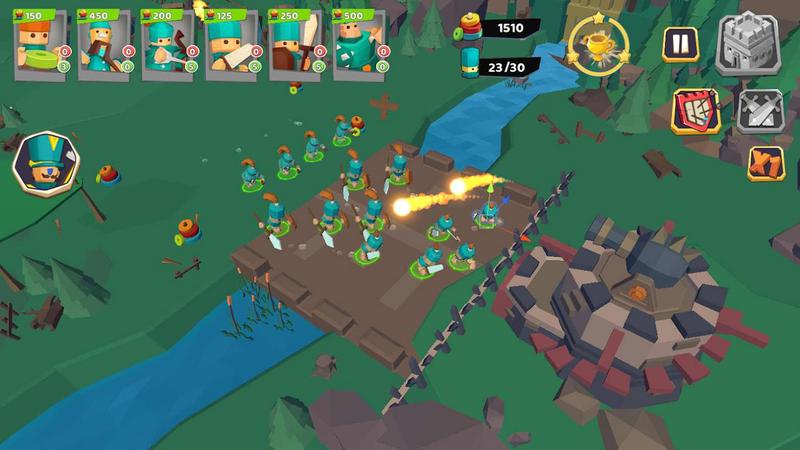Screen dimensions: 800x450
Task: Click the crossed swords attack button
Action: [759, 110]
